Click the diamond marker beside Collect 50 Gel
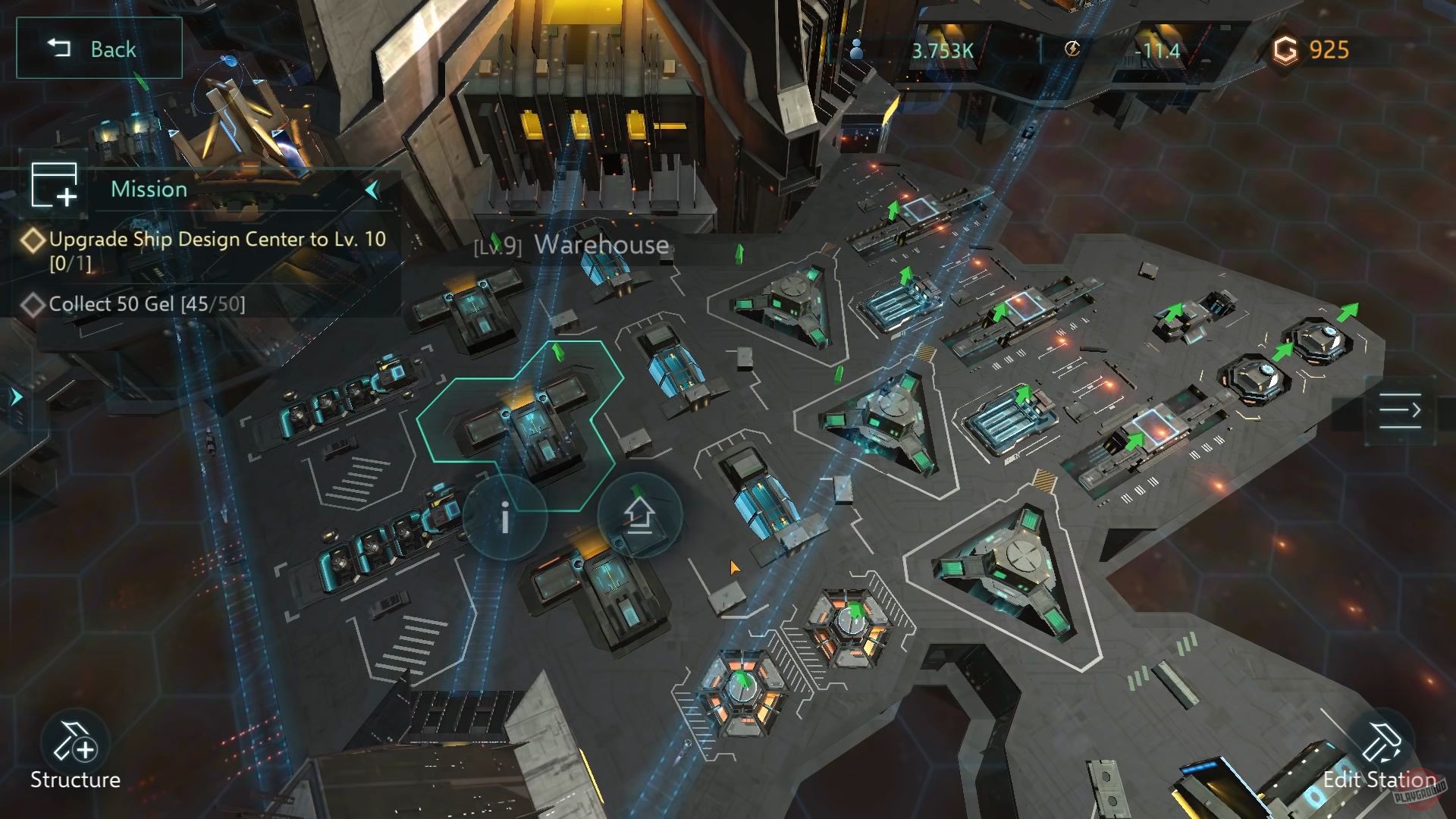Image resolution: width=1456 pixels, height=819 pixels. [33, 304]
